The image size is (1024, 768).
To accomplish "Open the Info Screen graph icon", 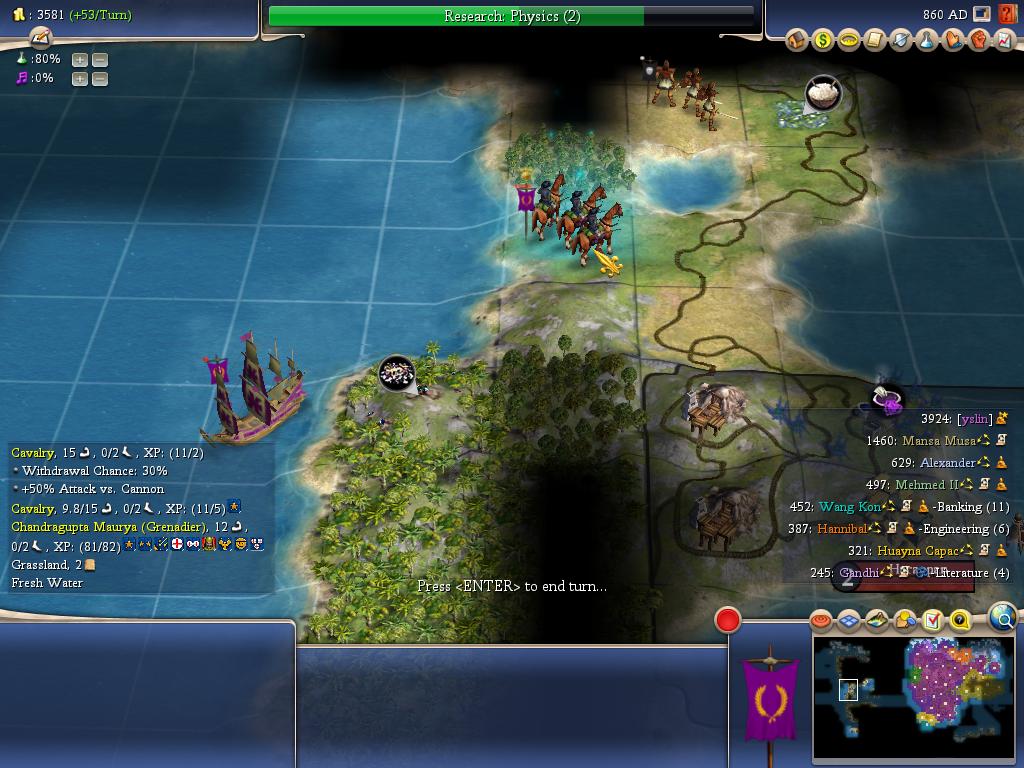I will [x=1004, y=40].
